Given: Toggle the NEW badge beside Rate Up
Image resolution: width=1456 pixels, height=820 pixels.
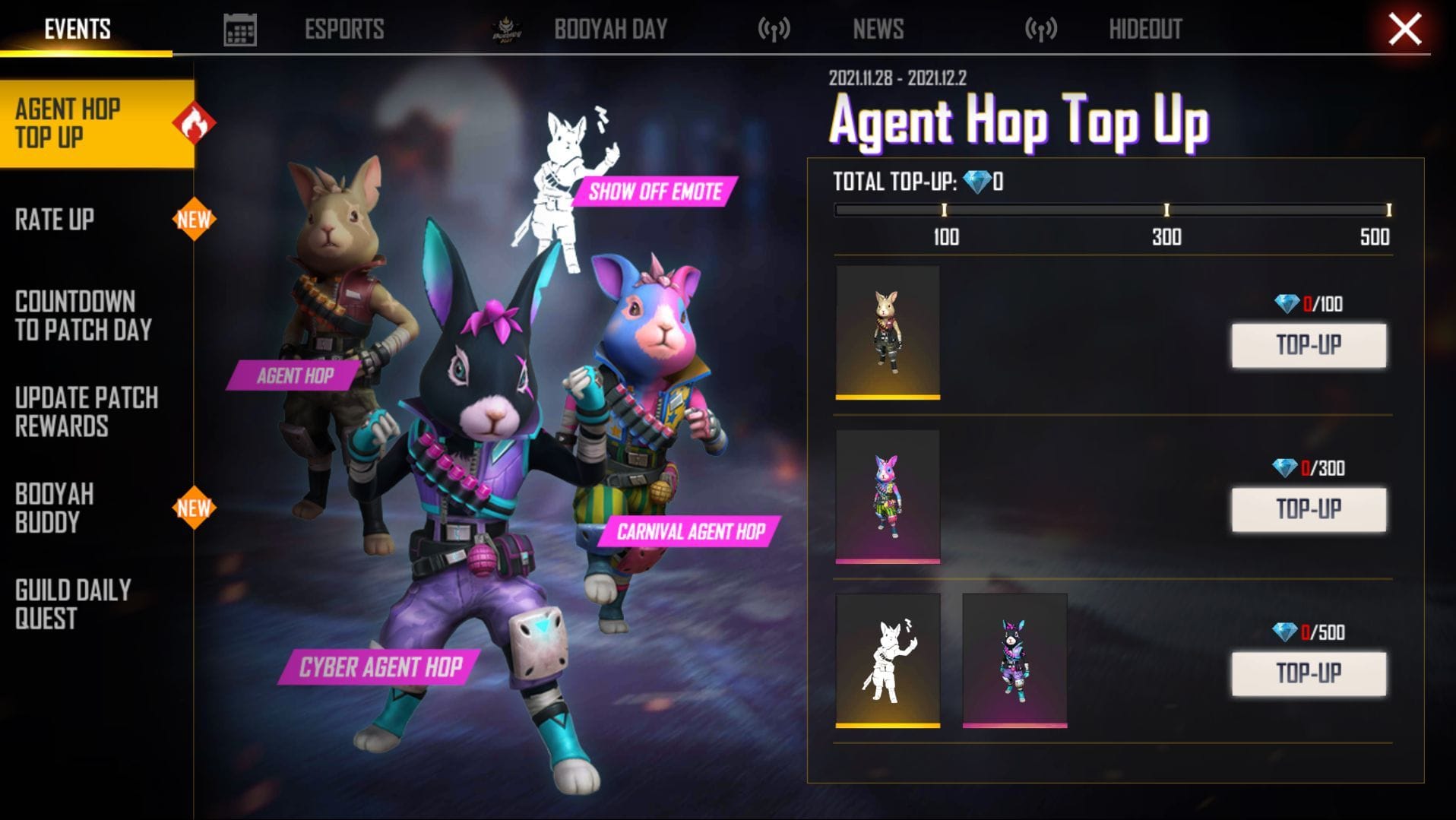Looking at the screenshot, I should pyautogui.click(x=195, y=220).
